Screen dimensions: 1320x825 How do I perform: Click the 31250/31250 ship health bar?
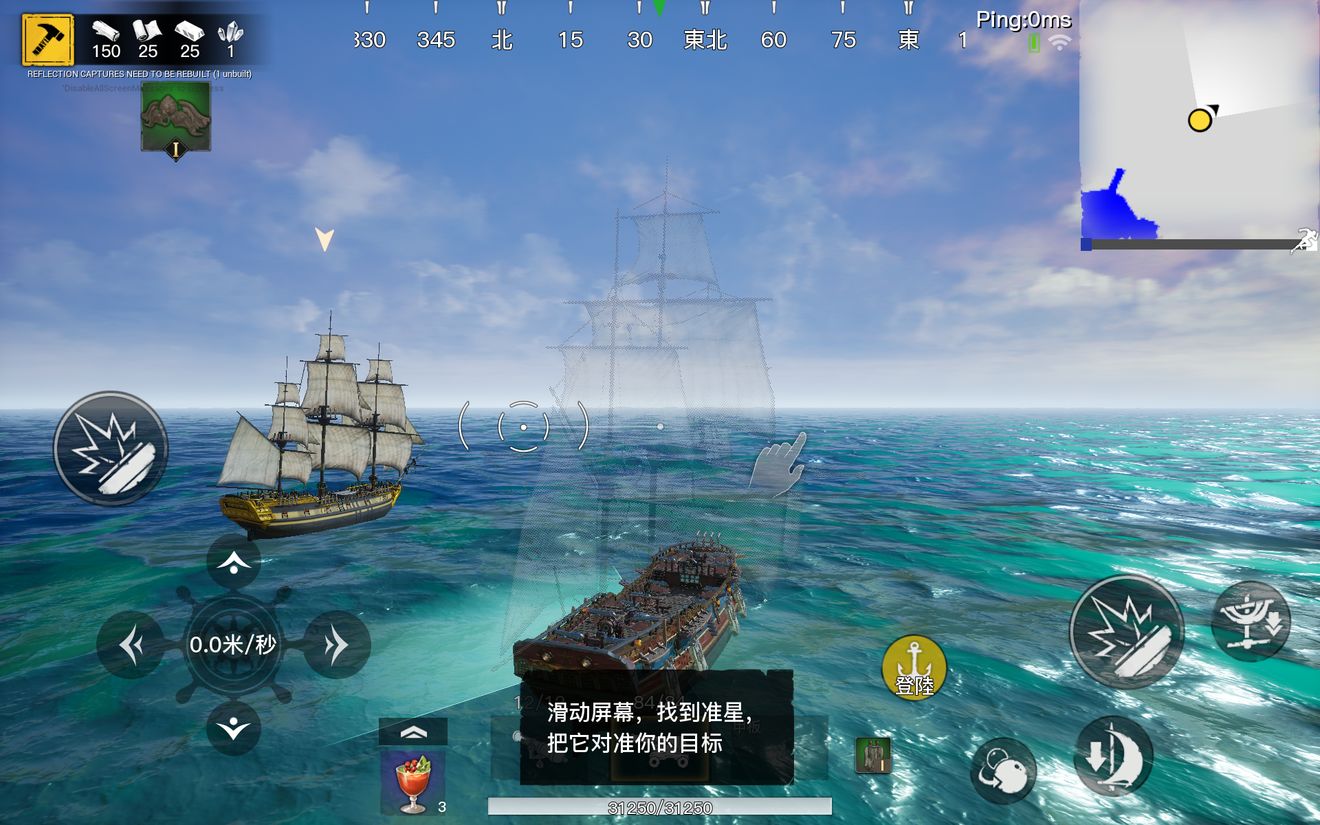coord(658,805)
